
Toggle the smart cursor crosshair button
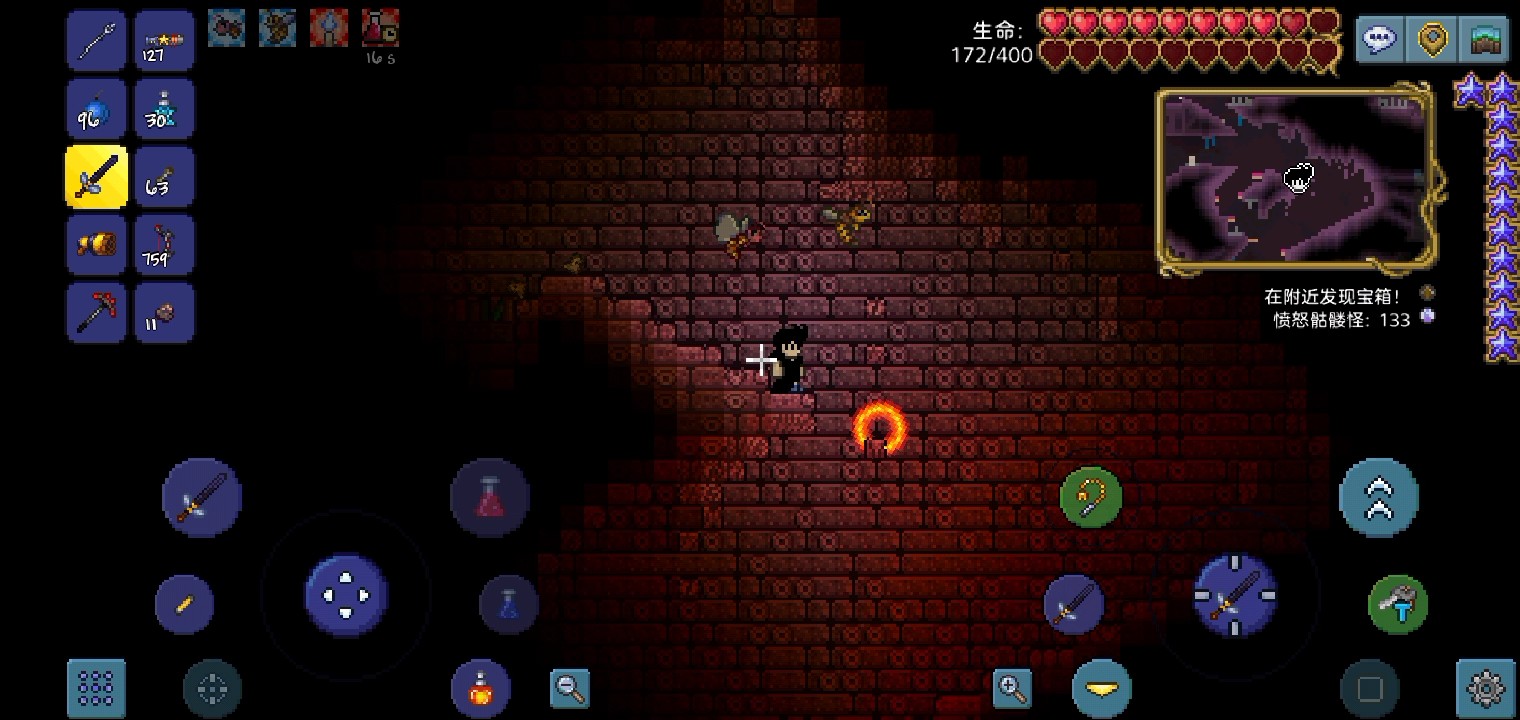coord(212,688)
